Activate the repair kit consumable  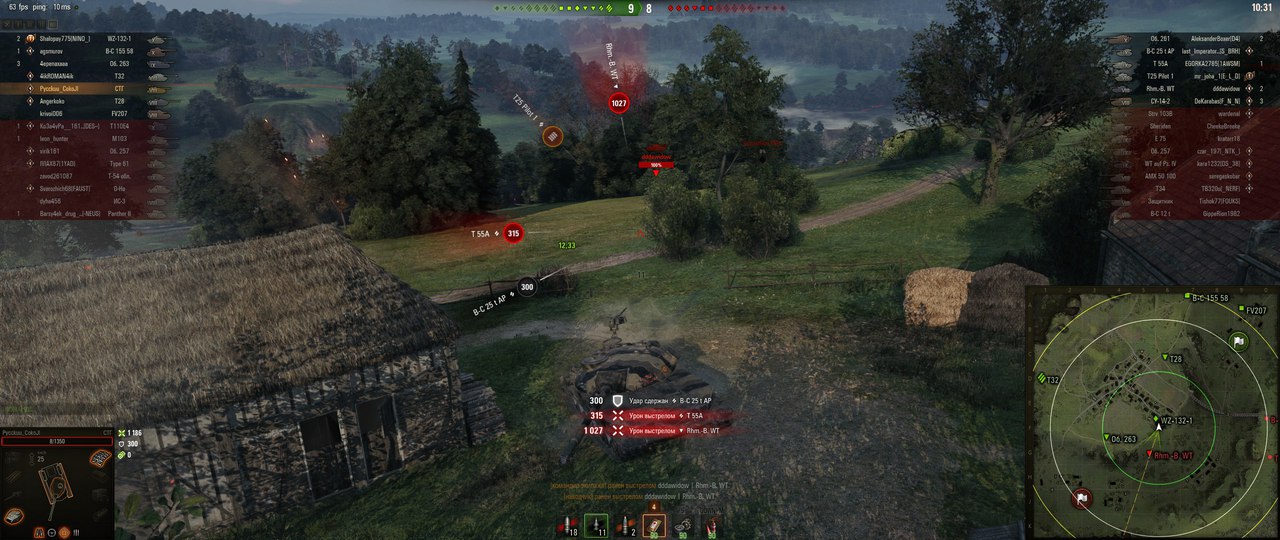682,525
